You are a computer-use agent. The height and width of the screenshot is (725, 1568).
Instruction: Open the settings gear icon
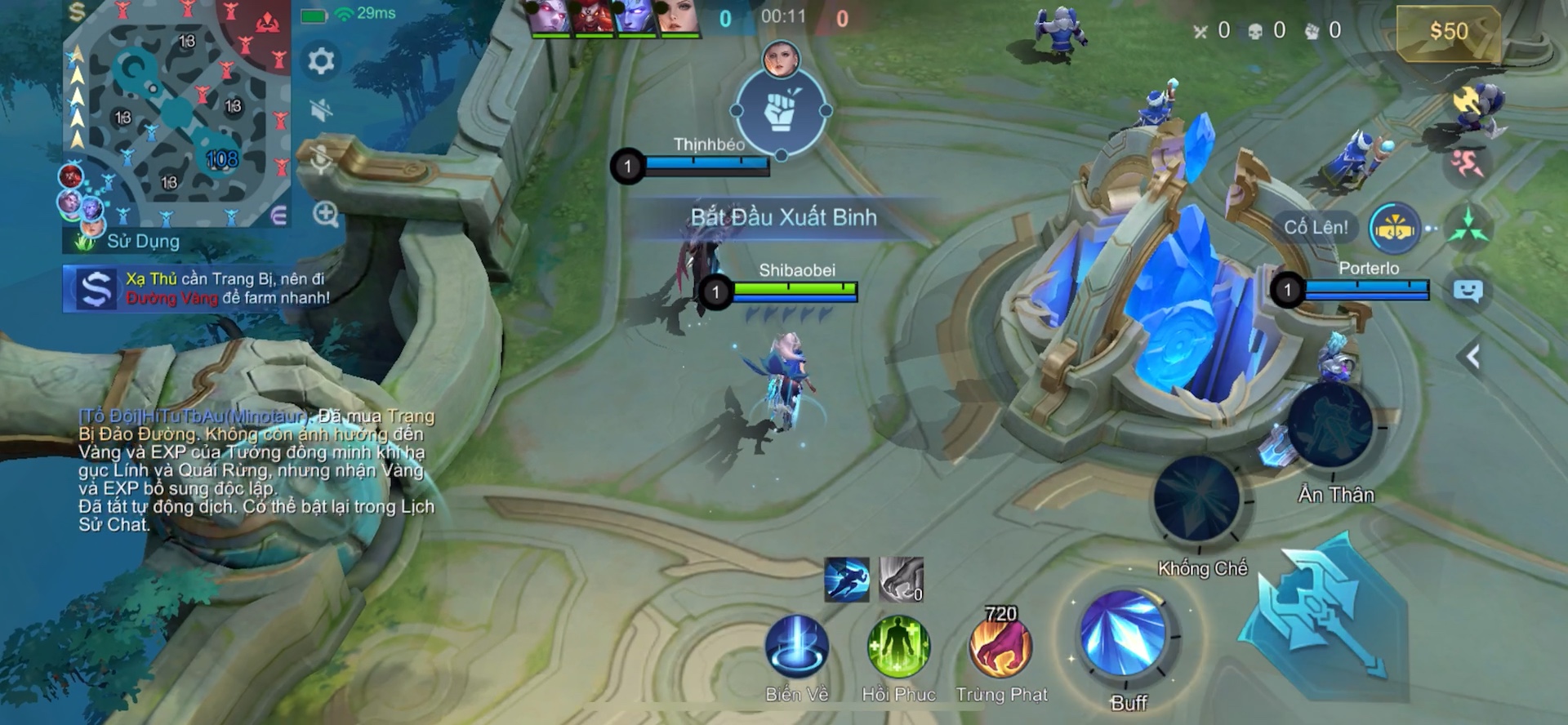point(320,61)
